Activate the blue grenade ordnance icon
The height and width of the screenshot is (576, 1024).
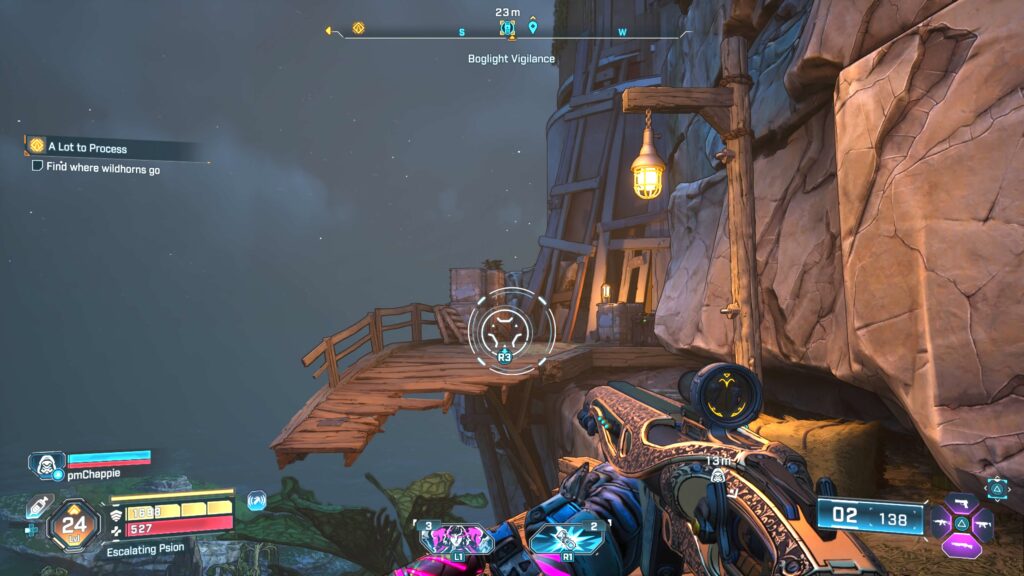pos(565,539)
